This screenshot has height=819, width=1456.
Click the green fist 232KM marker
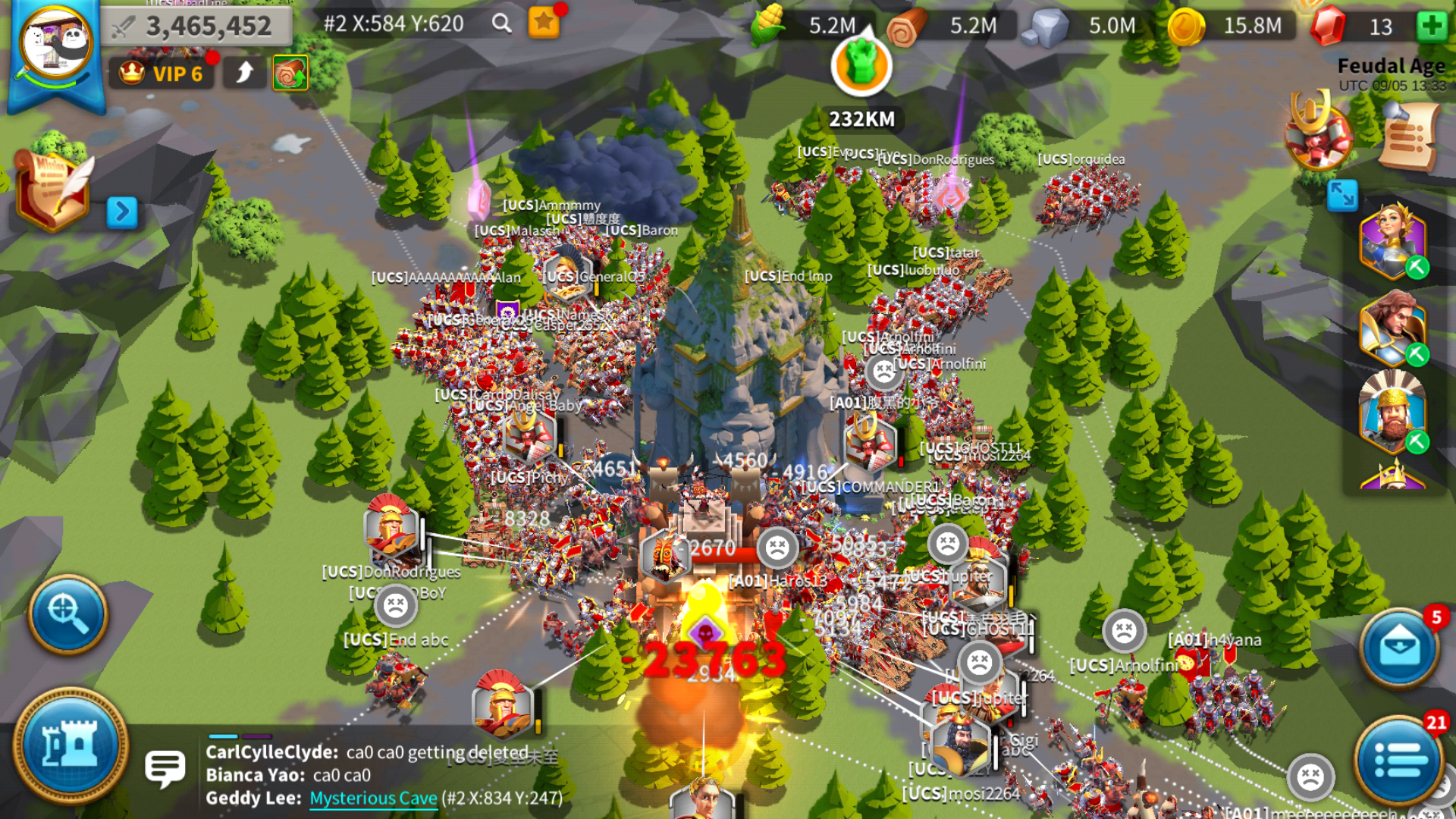pyautogui.click(x=861, y=67)
